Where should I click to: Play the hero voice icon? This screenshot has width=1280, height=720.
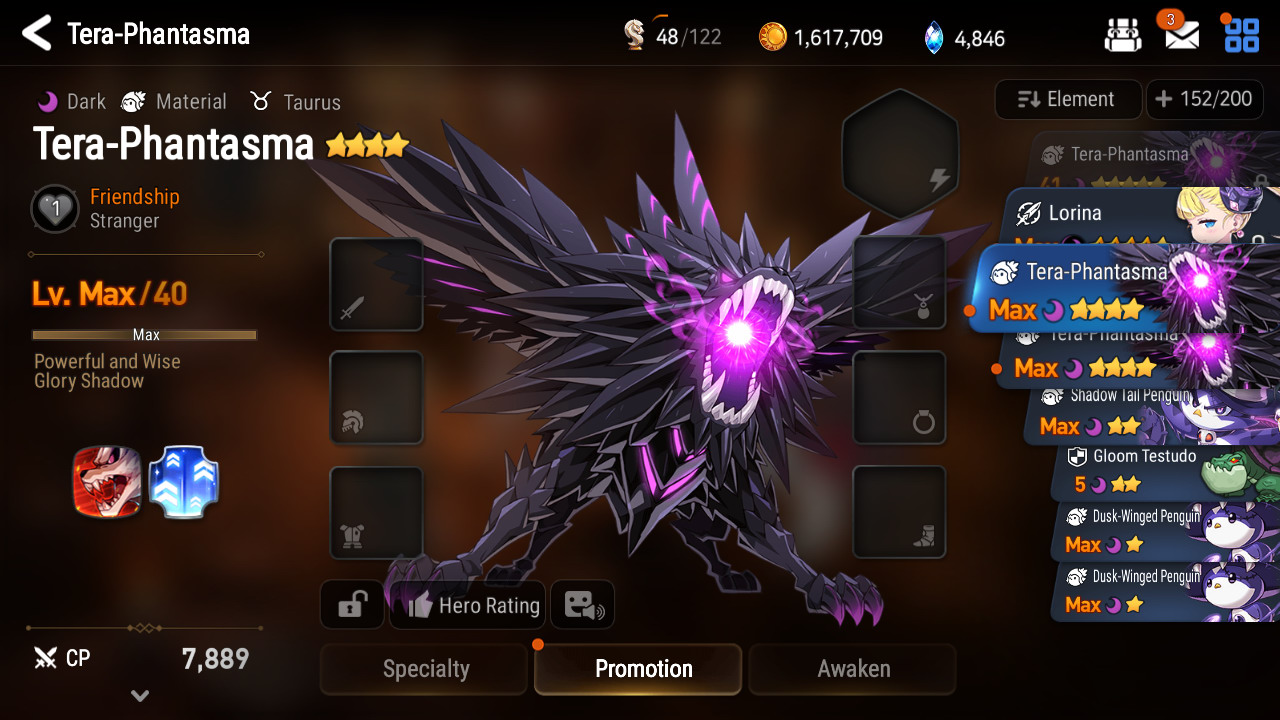(x=582, y=605)
